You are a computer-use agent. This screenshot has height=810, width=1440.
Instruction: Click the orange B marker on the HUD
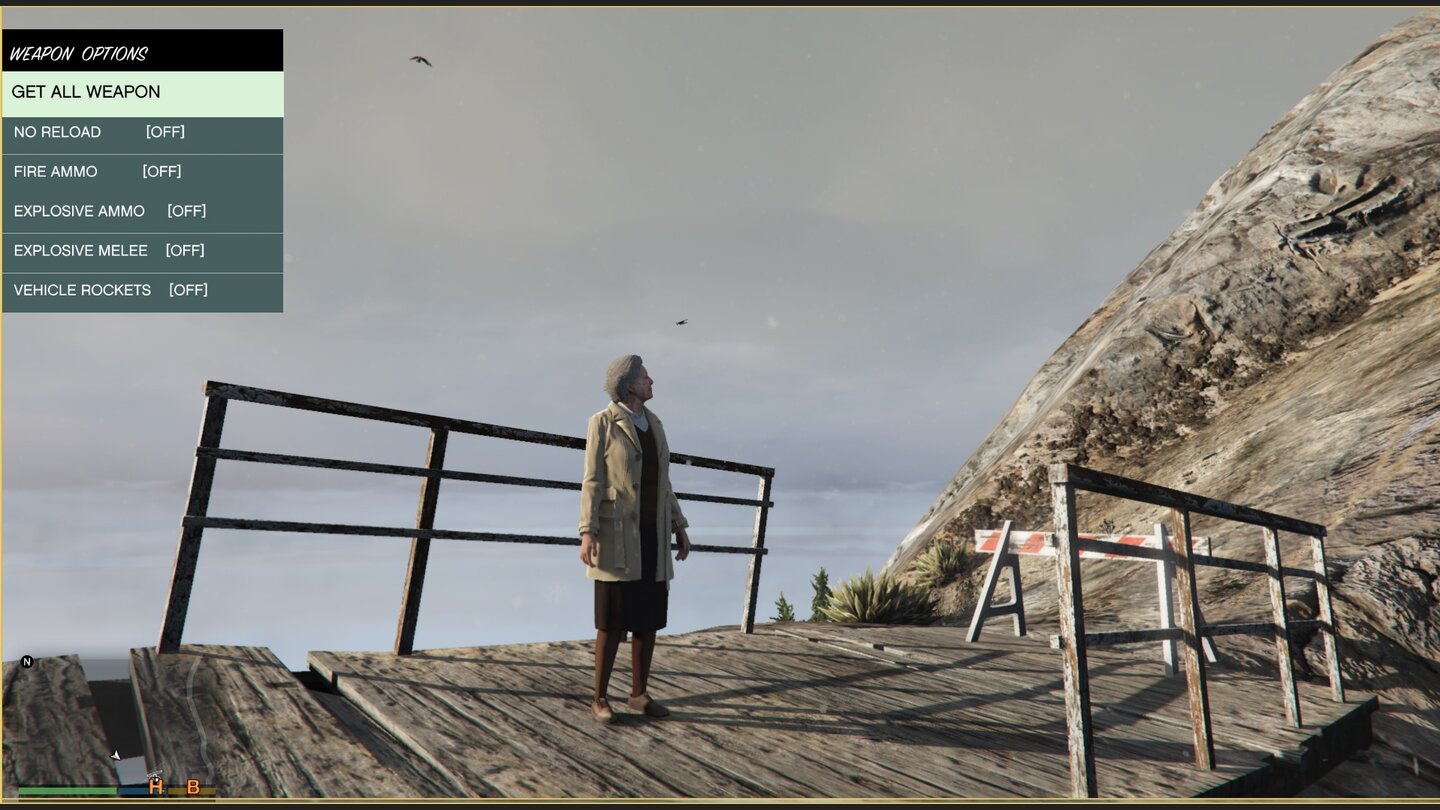194,789
